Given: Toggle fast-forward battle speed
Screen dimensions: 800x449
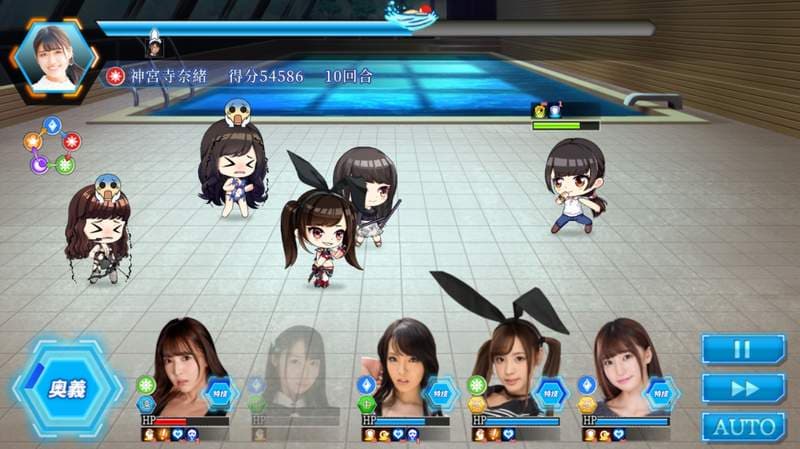Looking at the screenshot, I should [742, 388].
